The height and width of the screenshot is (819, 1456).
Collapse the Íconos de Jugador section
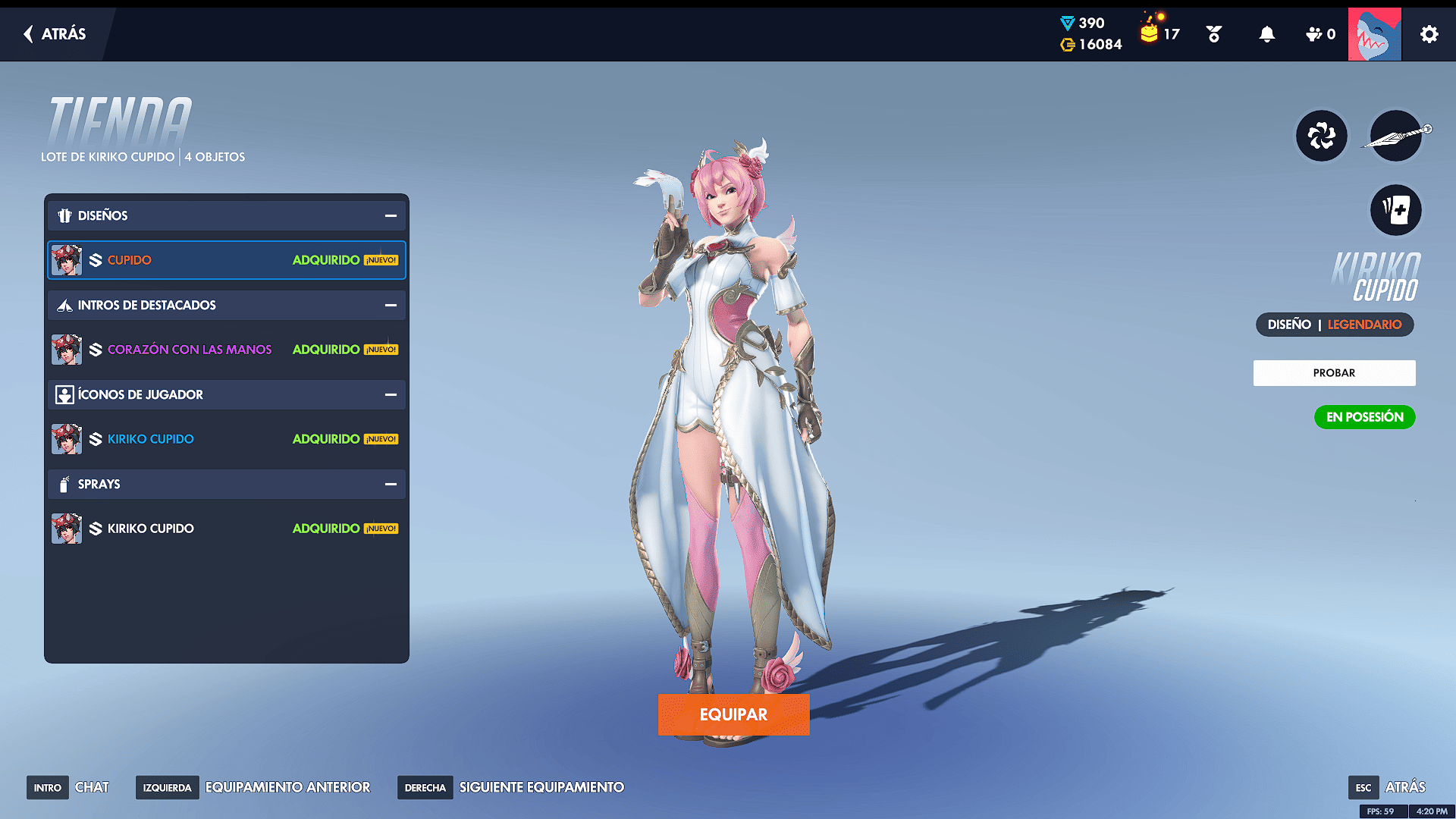click(x=391, y=395)
